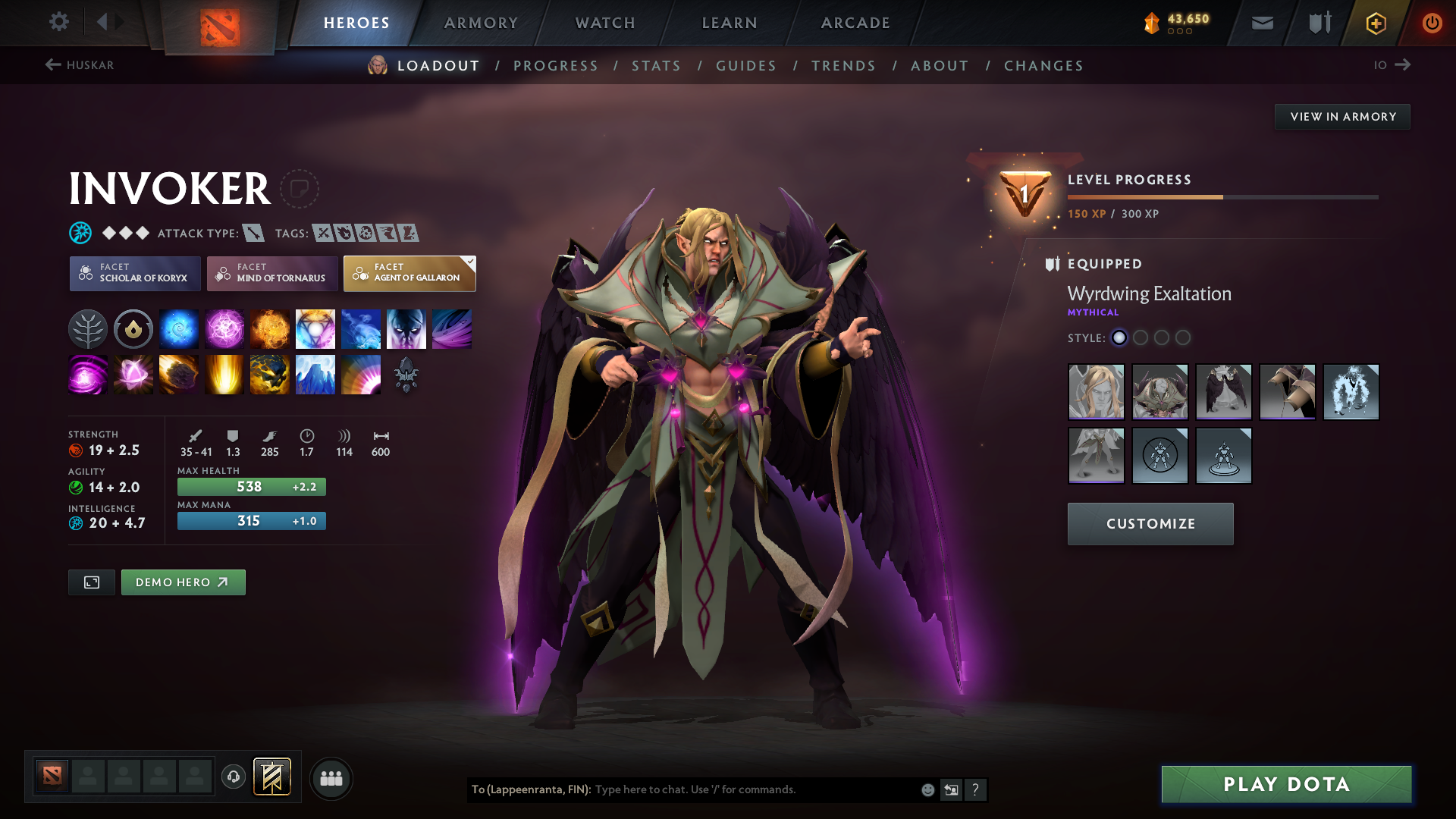Image resolution: width=1456 pixels, height=819 pixels.
Task: Open the STATS section for Invoker
Action: (656, 66)
